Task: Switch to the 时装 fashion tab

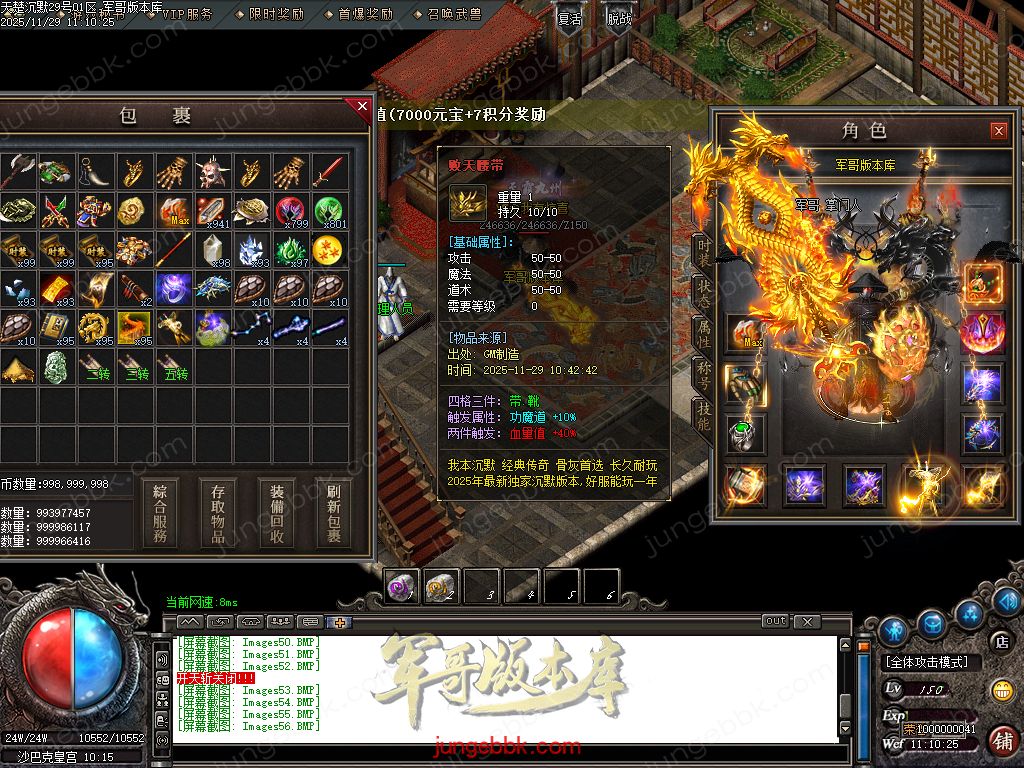Action: (x=704, y=252)
